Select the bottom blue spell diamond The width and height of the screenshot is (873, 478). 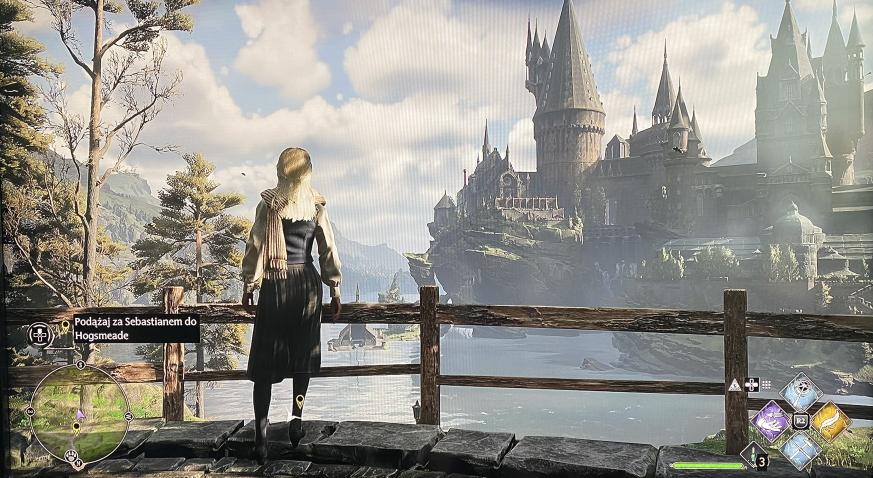point(800,450)
